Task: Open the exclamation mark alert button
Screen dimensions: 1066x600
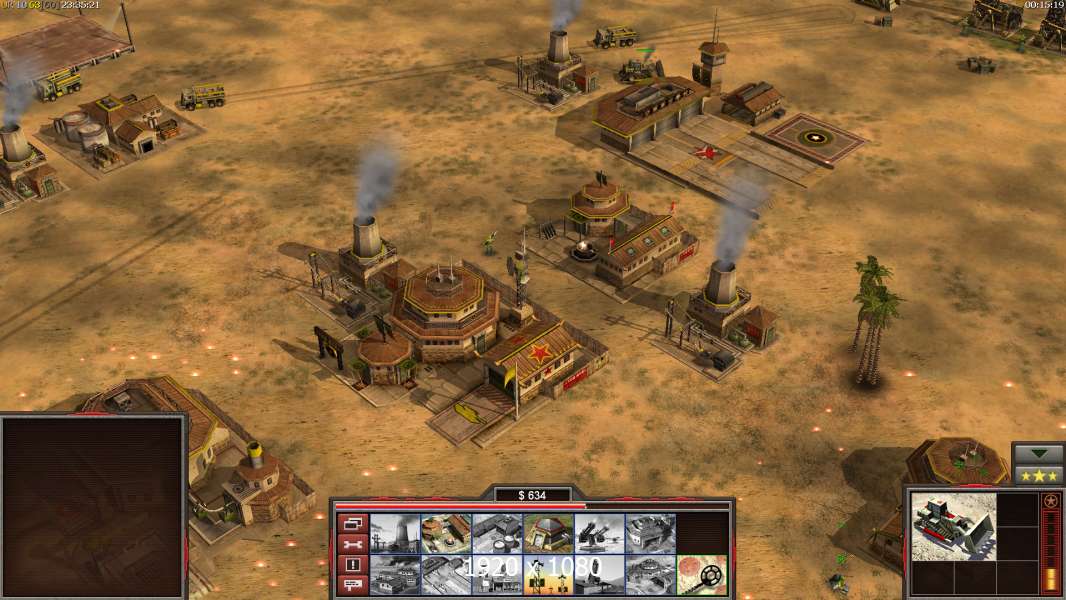Action: click(352, 565)
